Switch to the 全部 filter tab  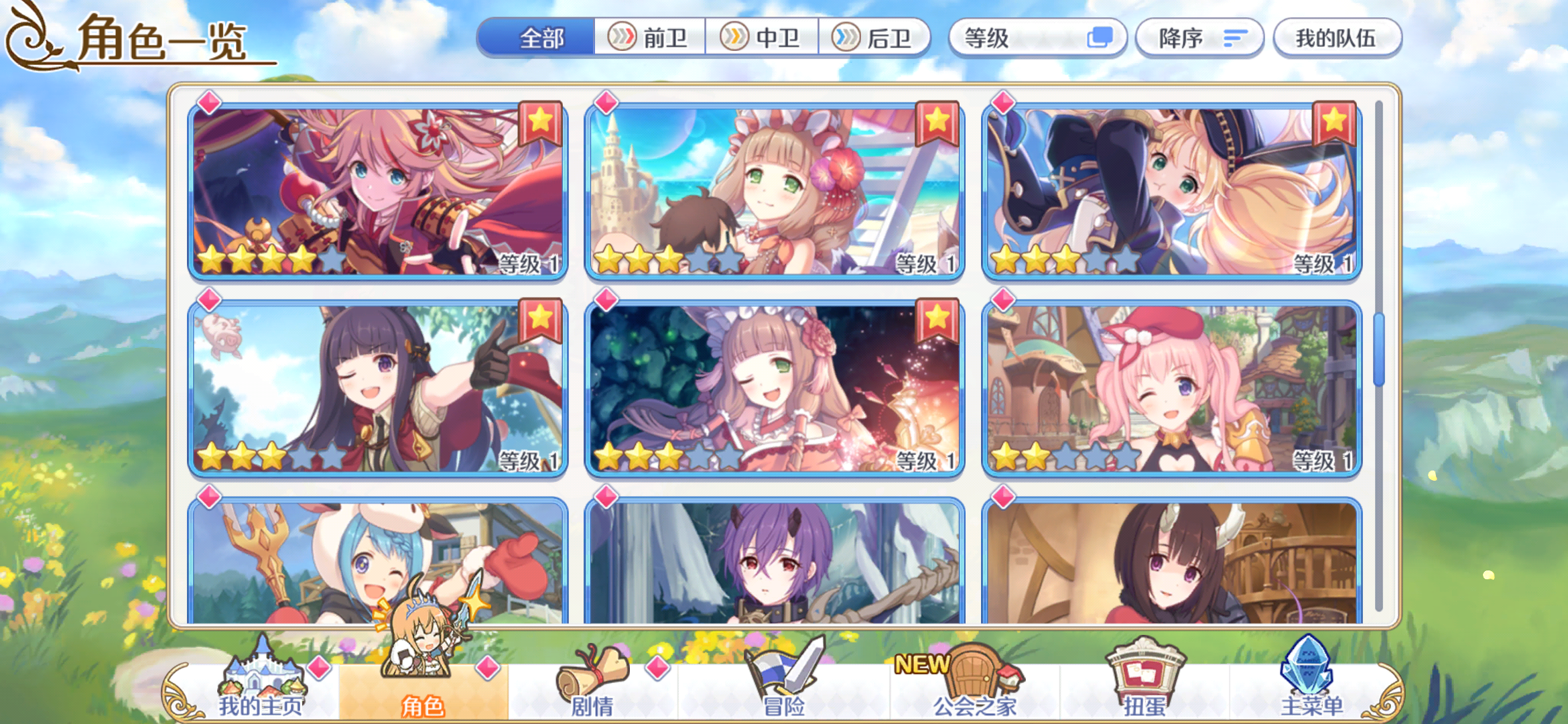pos(540,38)
